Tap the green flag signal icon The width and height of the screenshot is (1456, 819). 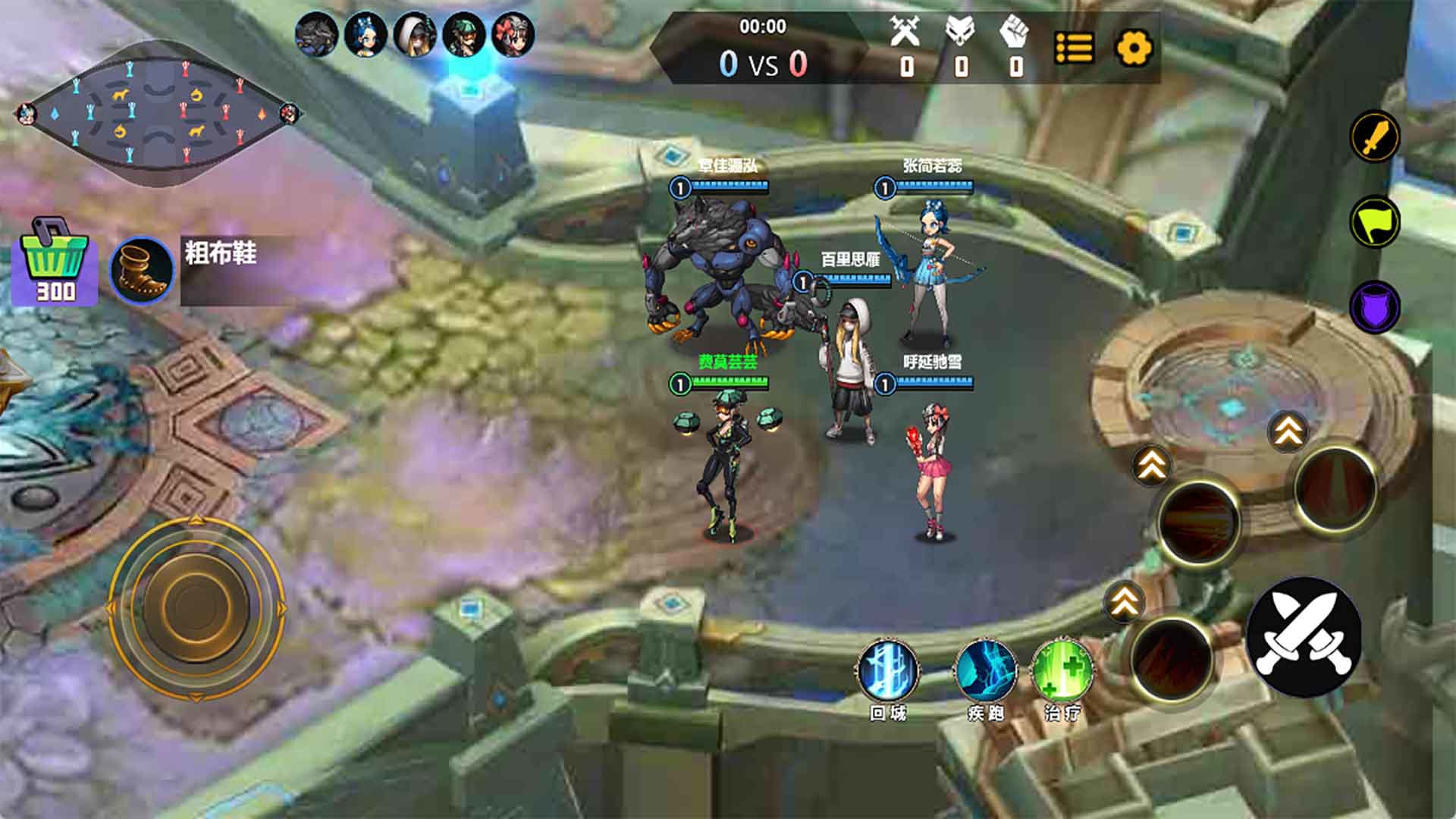pyautogui.click(x=1375, y=221)
